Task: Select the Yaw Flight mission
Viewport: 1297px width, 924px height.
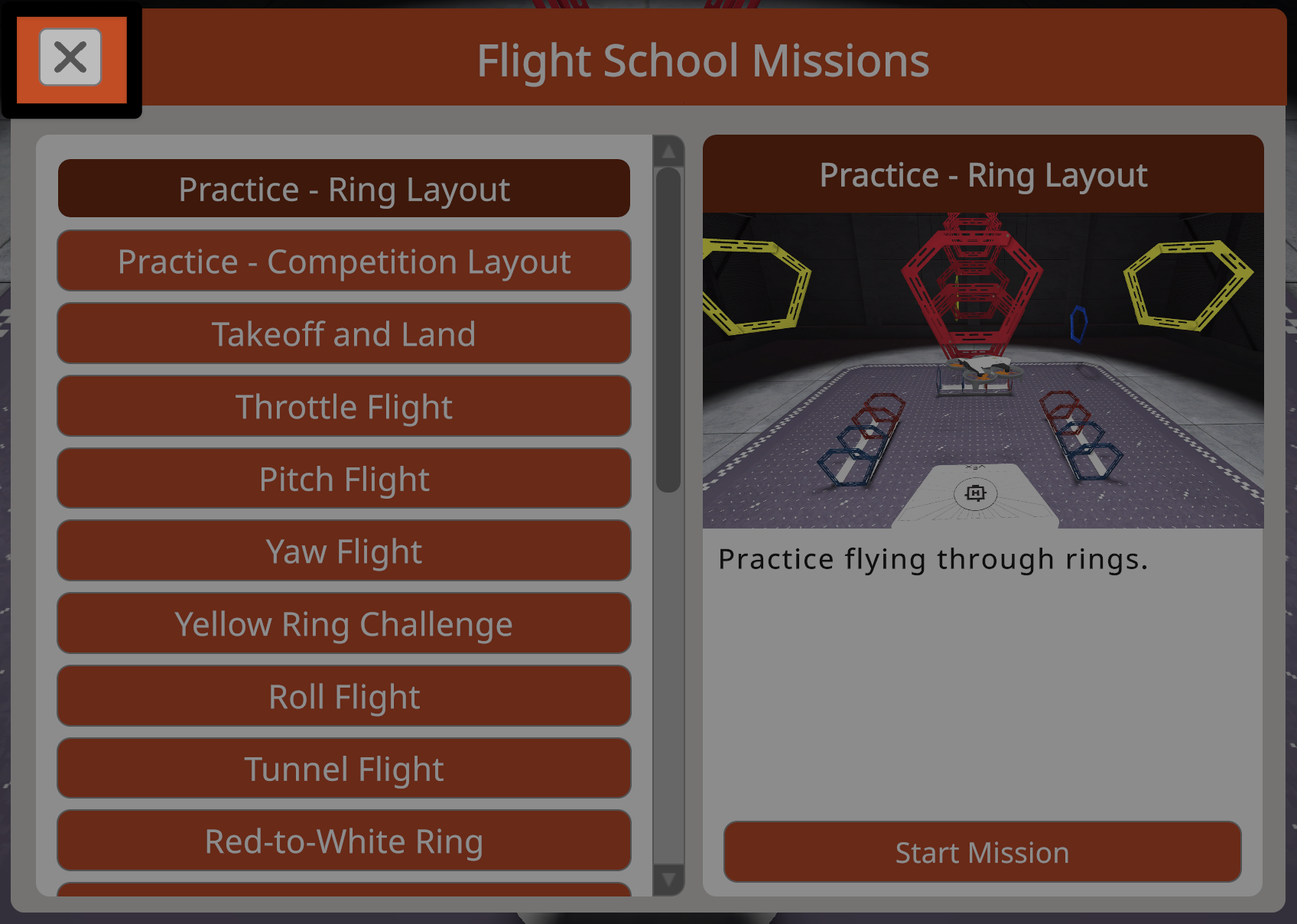Action: tap(343, 551)
